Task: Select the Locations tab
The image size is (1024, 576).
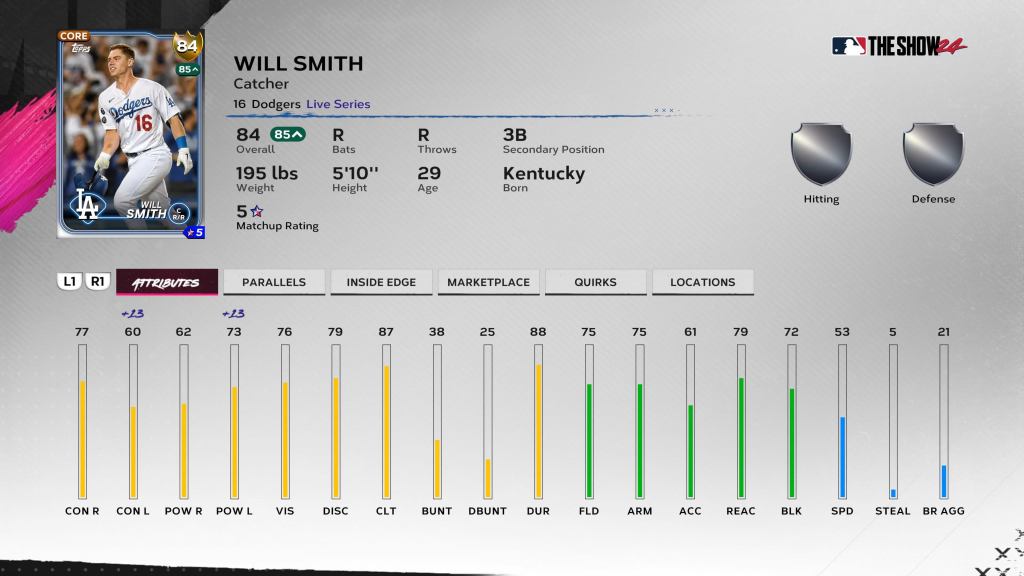Action: coord(702,282)
